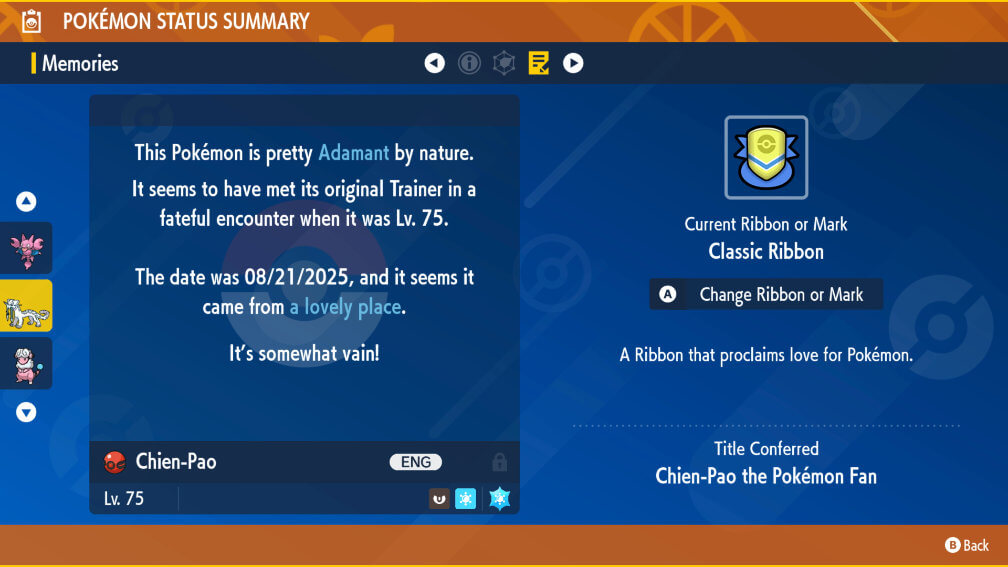This screenshot has width=1008, height=567.
Task: Open the hexagon stats chart tab
Action: click(504, 64)
